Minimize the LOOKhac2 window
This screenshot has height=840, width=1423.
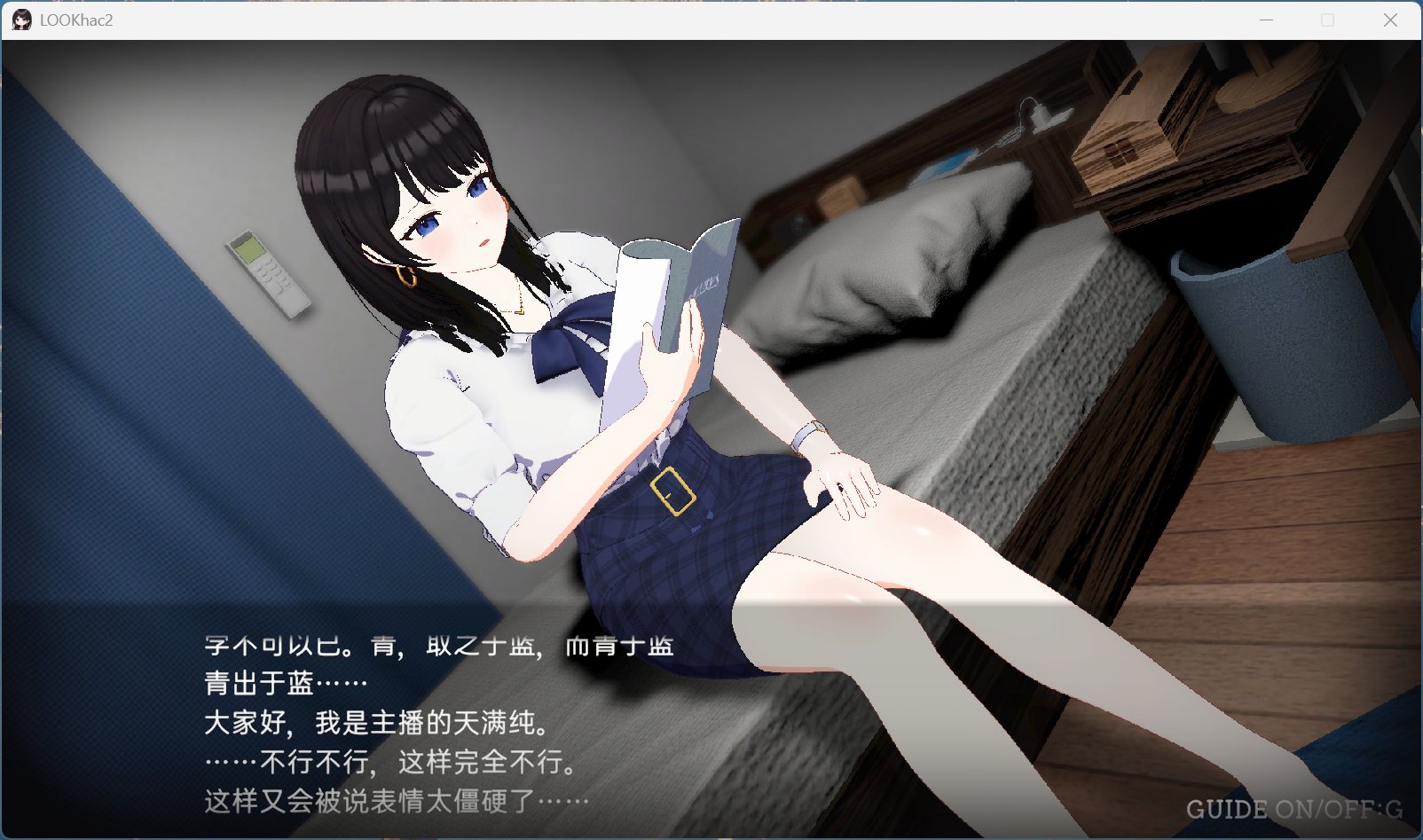point(1264,19)
